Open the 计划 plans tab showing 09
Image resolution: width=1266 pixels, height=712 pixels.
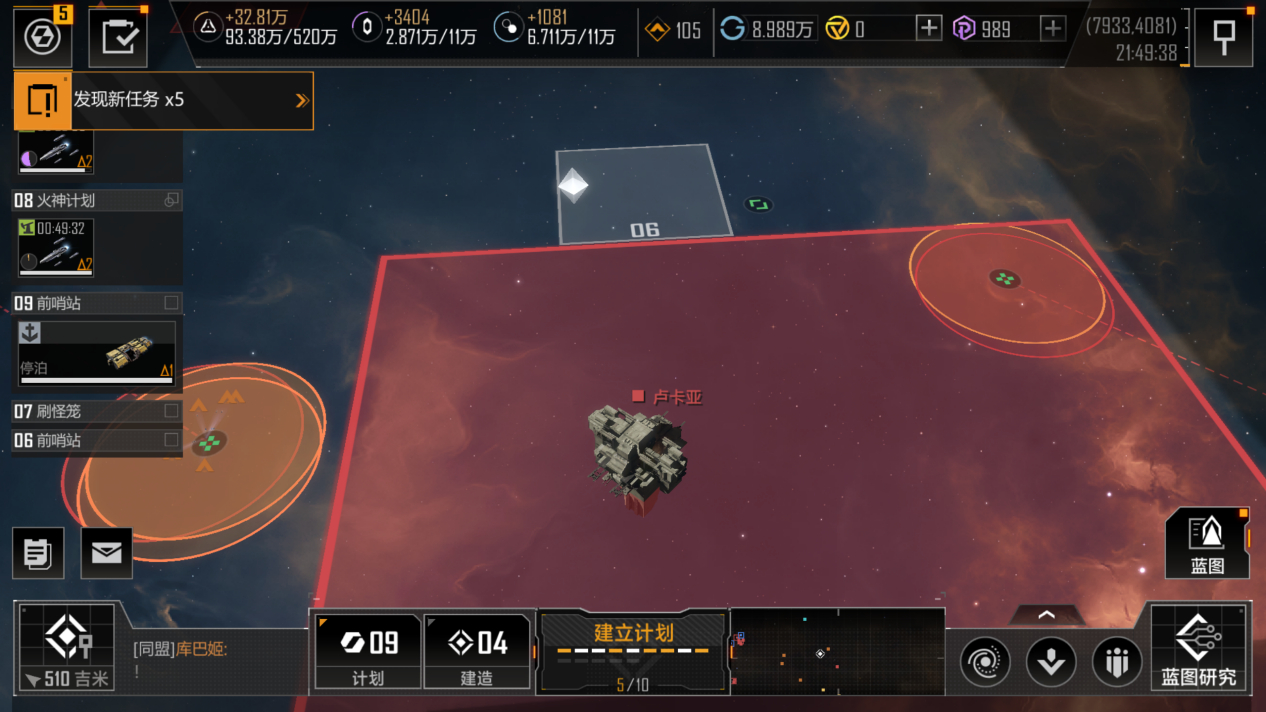[x=367, y=652]
